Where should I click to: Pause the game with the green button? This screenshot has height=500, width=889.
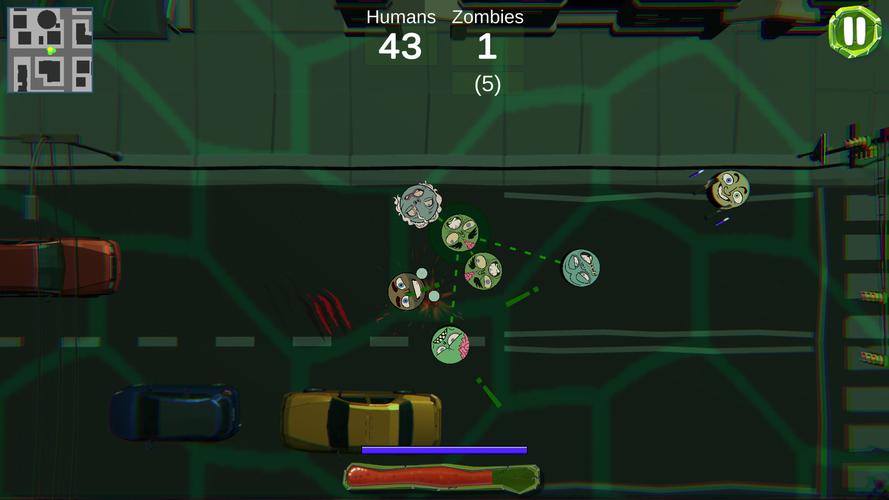tap(853, 31)
